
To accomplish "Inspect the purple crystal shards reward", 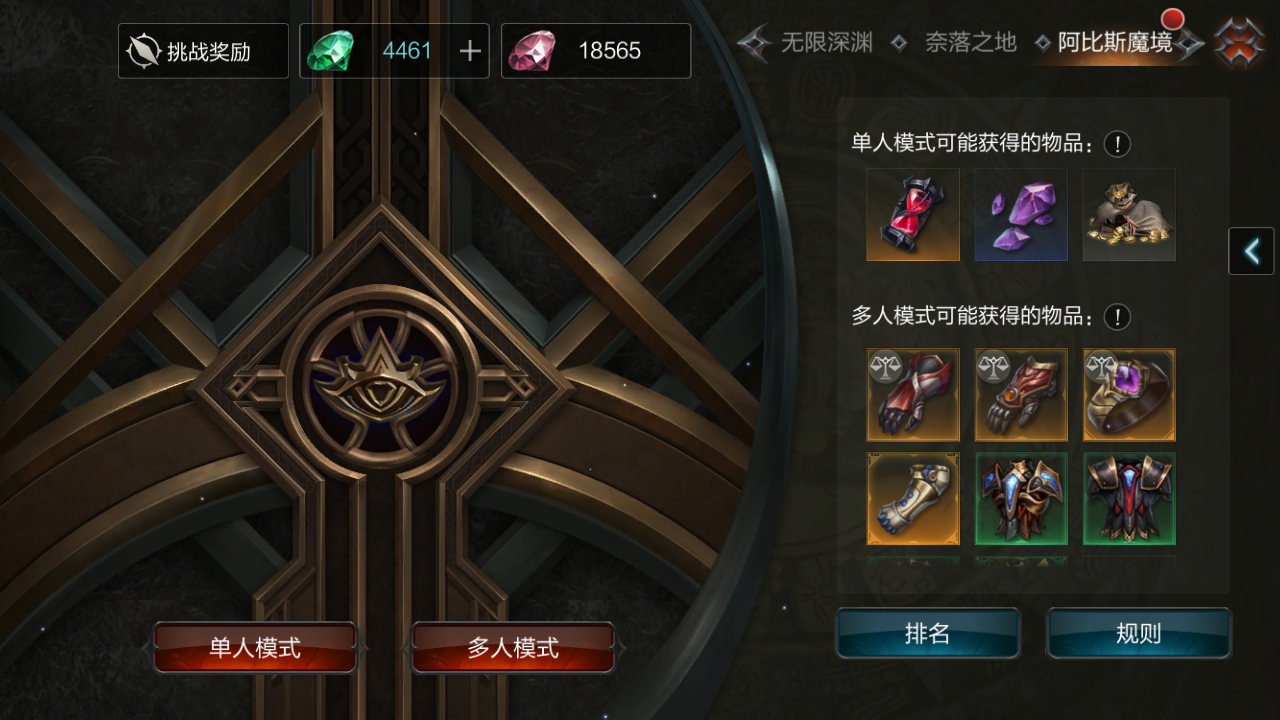I will (x=1021, y=215).
